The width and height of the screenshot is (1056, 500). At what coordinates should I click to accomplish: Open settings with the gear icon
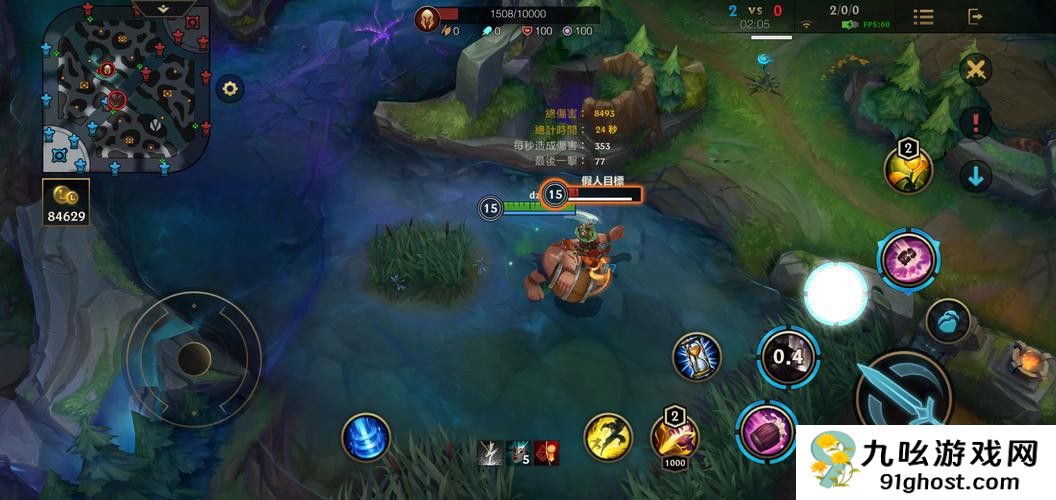point(231,89)
